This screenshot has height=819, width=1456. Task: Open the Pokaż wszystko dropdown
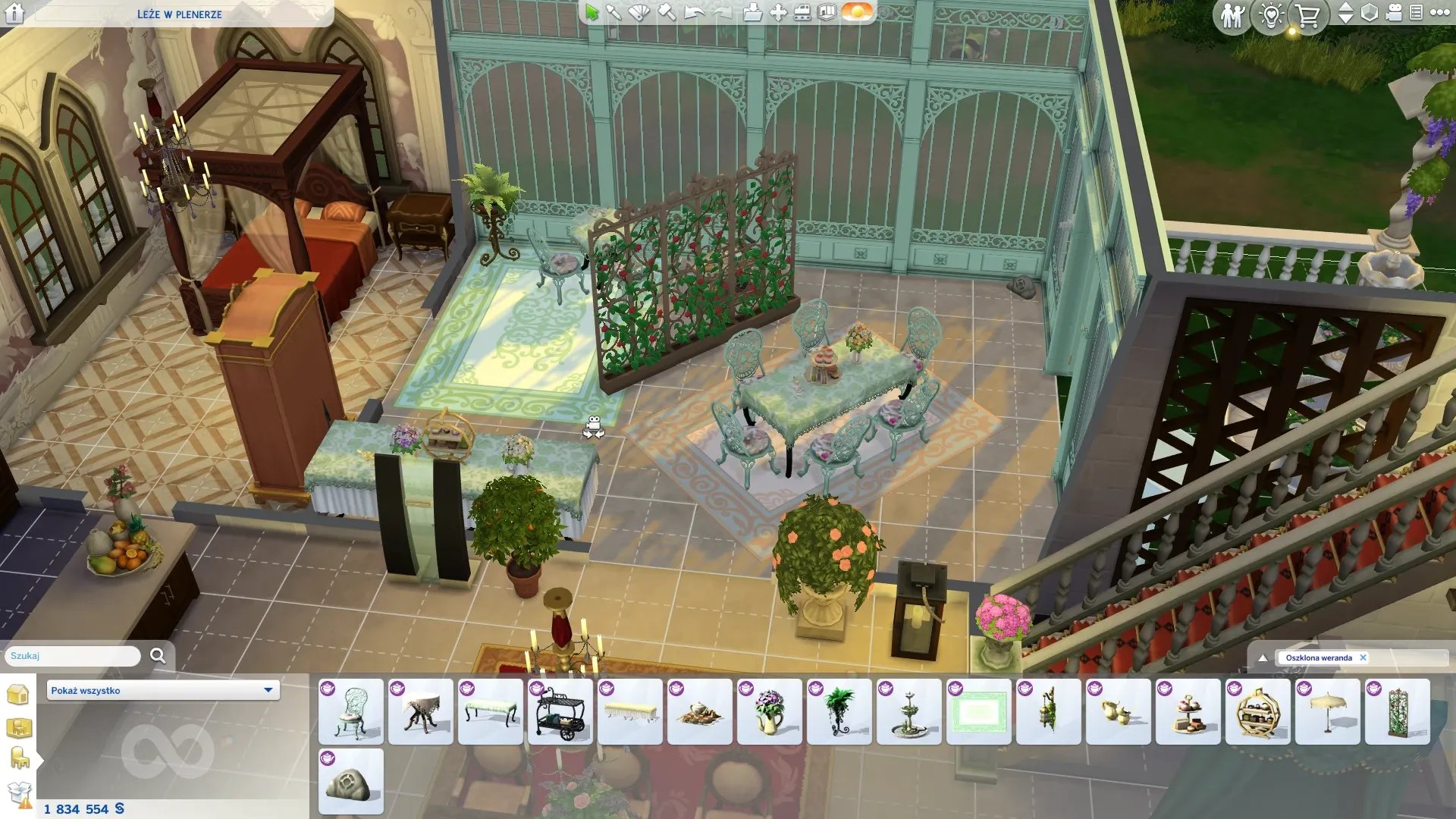point(162,690)
